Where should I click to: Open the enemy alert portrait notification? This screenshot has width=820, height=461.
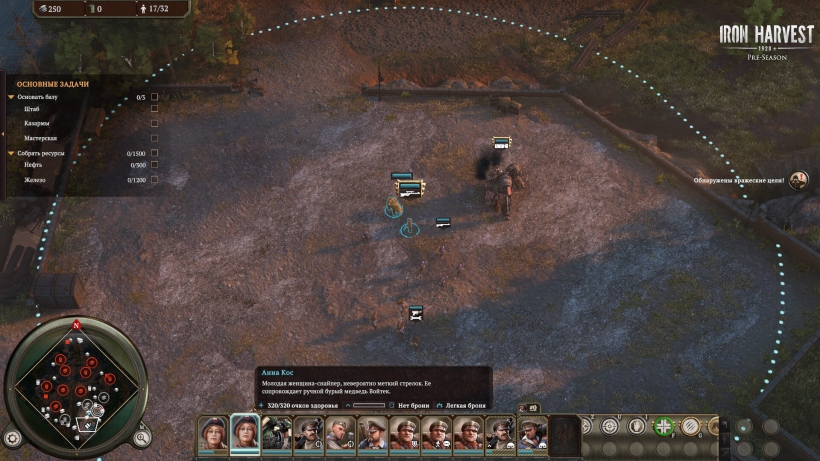click(x=798, y=180)
